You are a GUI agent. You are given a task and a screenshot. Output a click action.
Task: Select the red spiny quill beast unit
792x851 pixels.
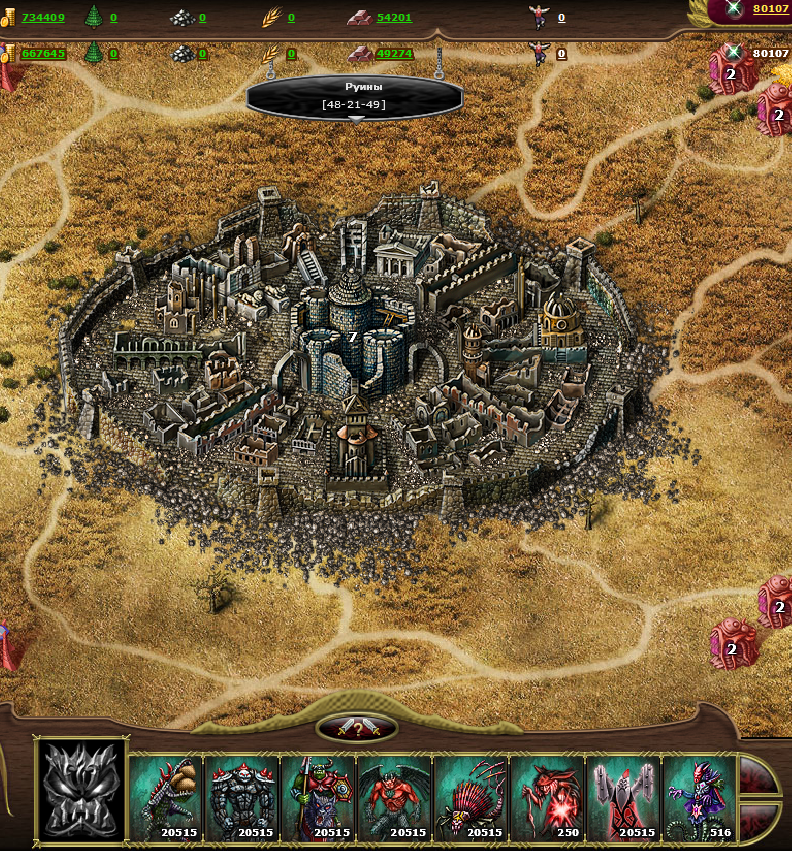470,798
